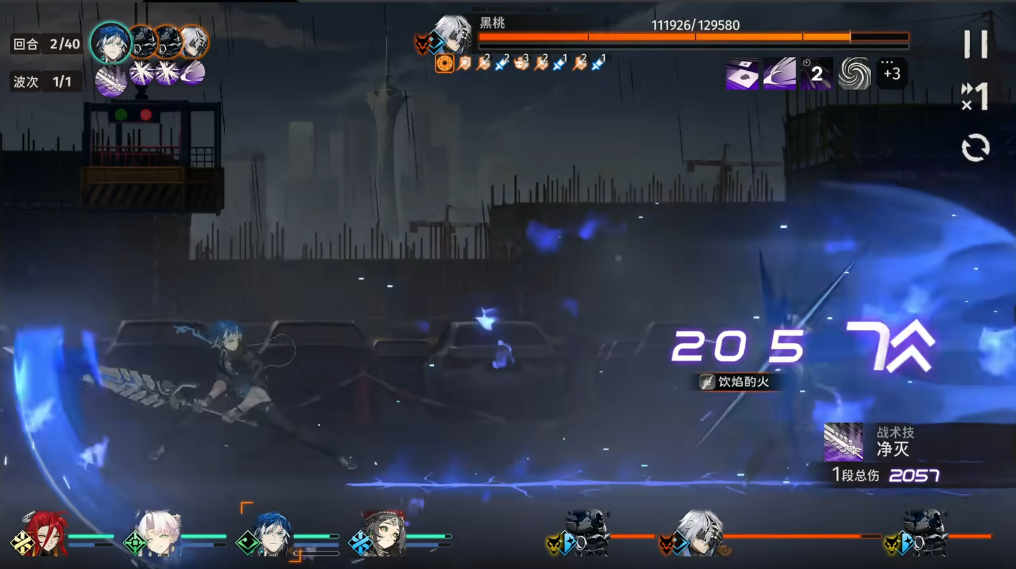
Task: Inspect the purple crescent skill in turn order
Action: (x=192, y=73)
